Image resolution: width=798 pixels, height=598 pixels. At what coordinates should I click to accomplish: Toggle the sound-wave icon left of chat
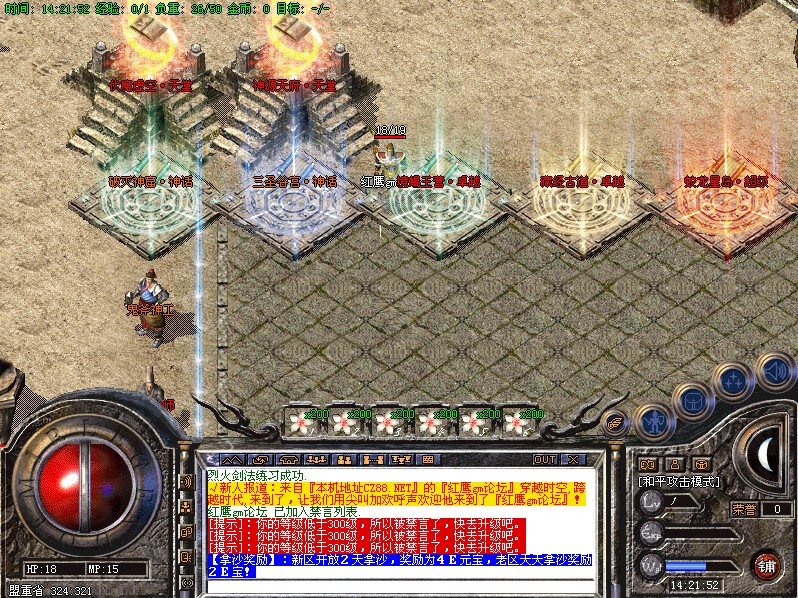click(185, 483)
